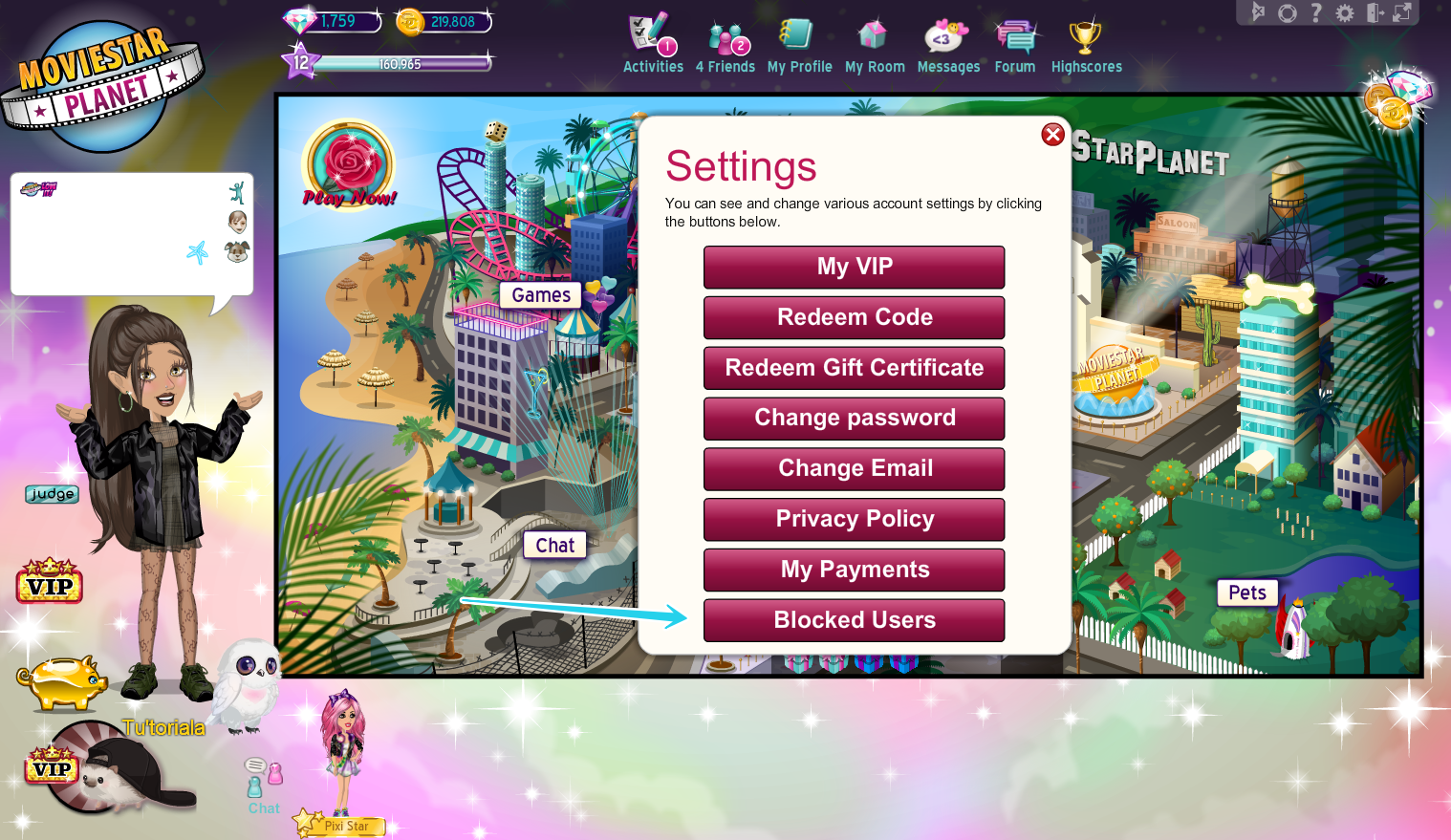Open the Forum tab

[1013, 33]
